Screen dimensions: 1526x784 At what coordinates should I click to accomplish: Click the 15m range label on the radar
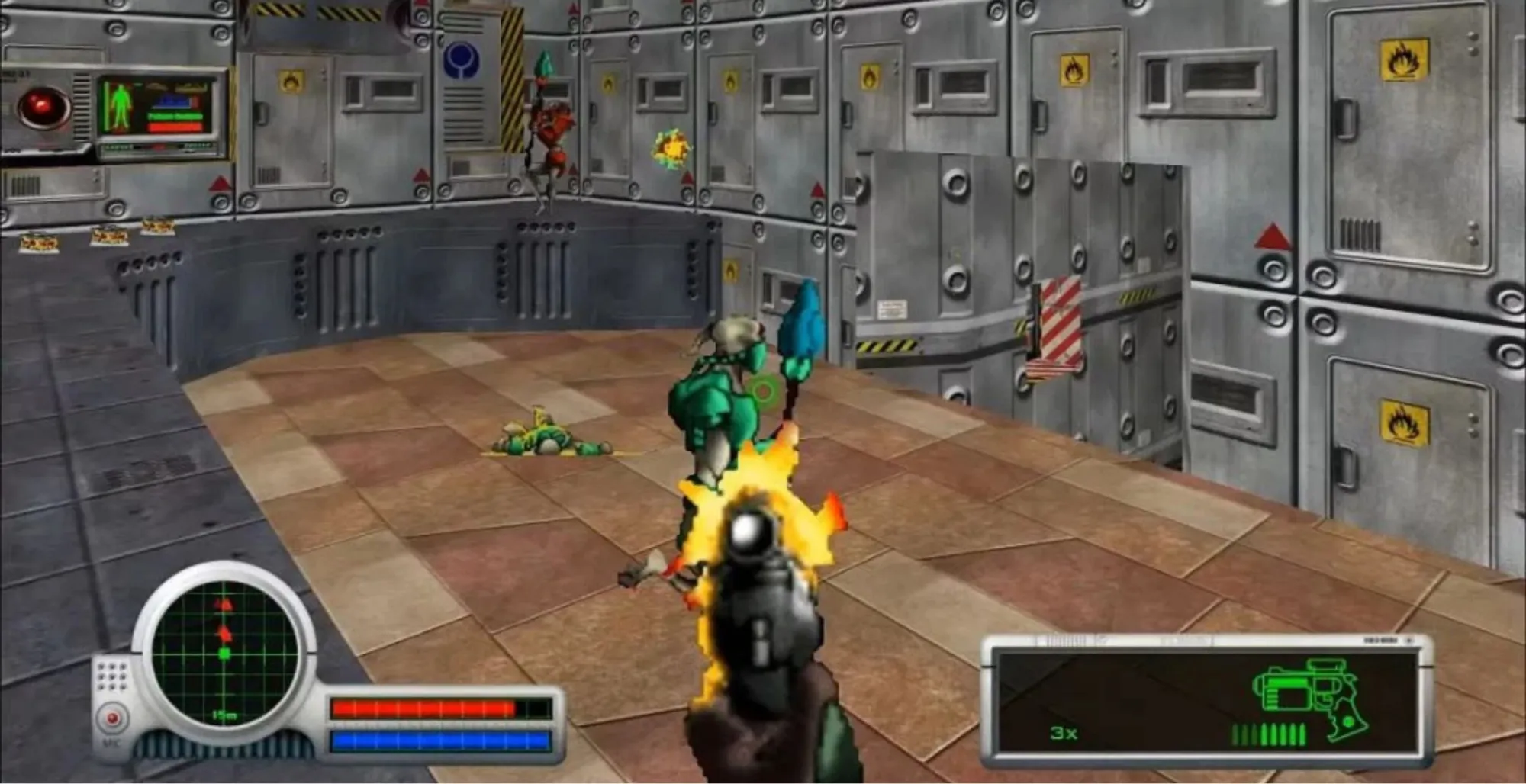tap(223, 715)
